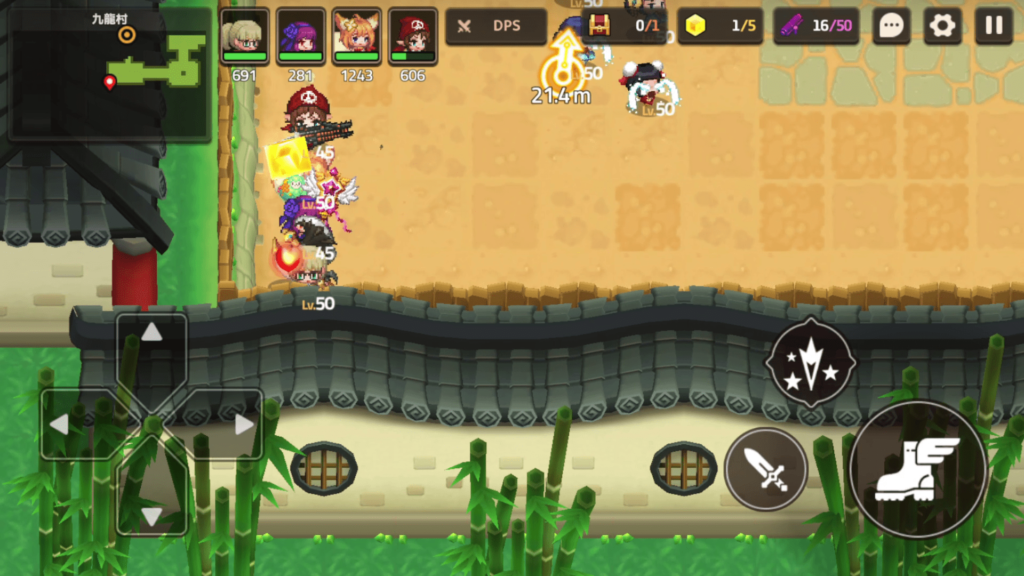
Task: Activate the star burst chain skill
Action: click(x=810, y=363)
